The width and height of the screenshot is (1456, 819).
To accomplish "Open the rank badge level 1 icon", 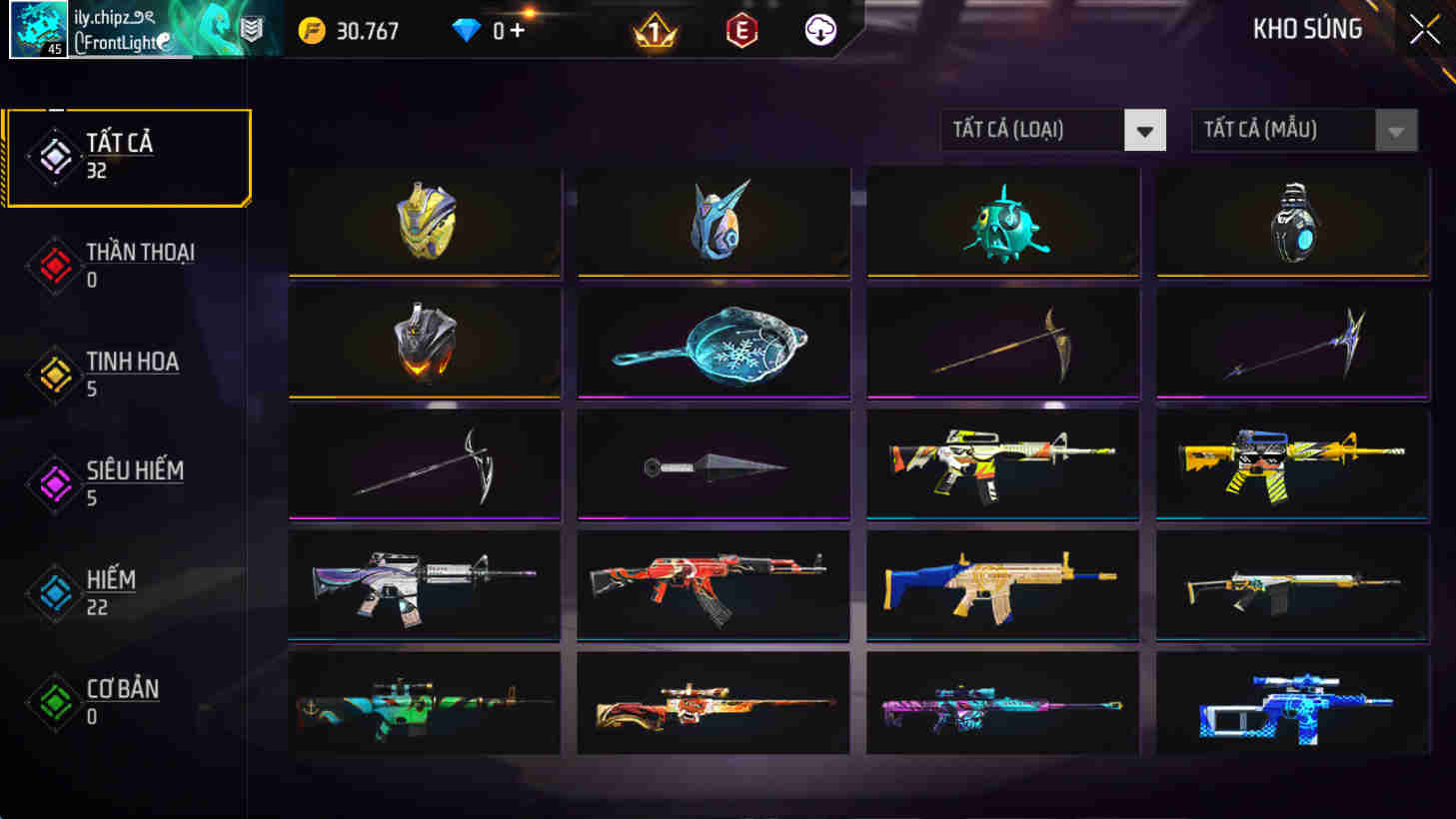I will pos(655,30).
